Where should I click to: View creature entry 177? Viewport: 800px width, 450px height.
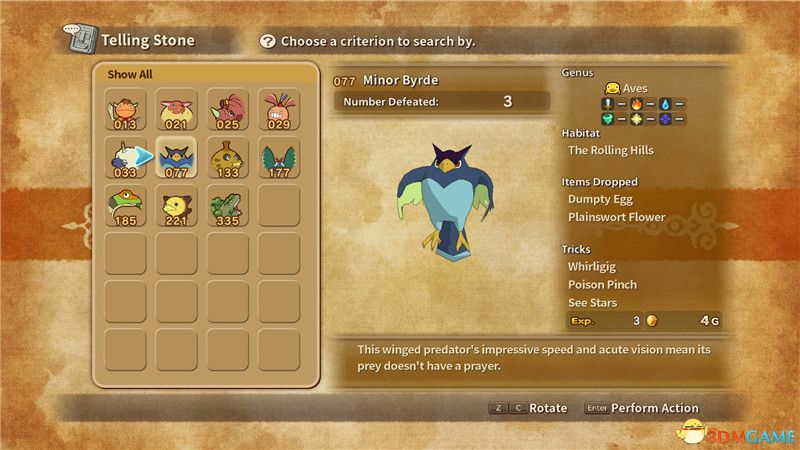click(279, 158)
